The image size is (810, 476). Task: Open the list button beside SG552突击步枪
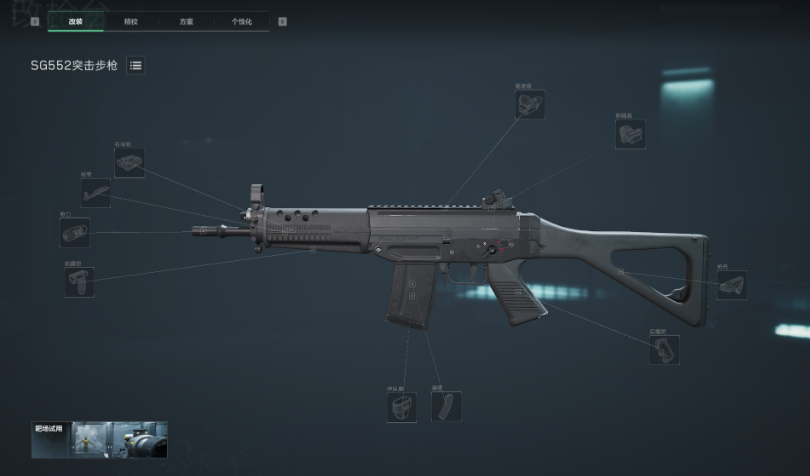click(x=136, y=65)
